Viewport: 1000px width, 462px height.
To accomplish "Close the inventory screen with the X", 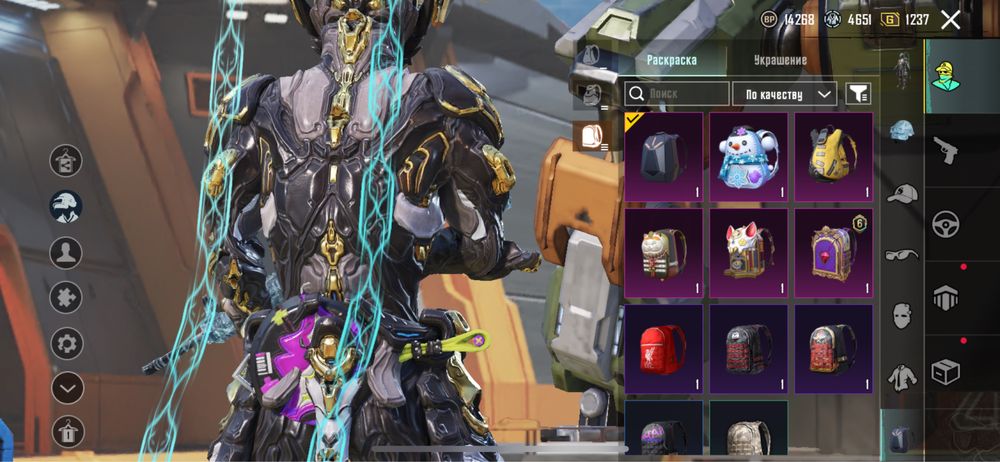I will 950,19.
